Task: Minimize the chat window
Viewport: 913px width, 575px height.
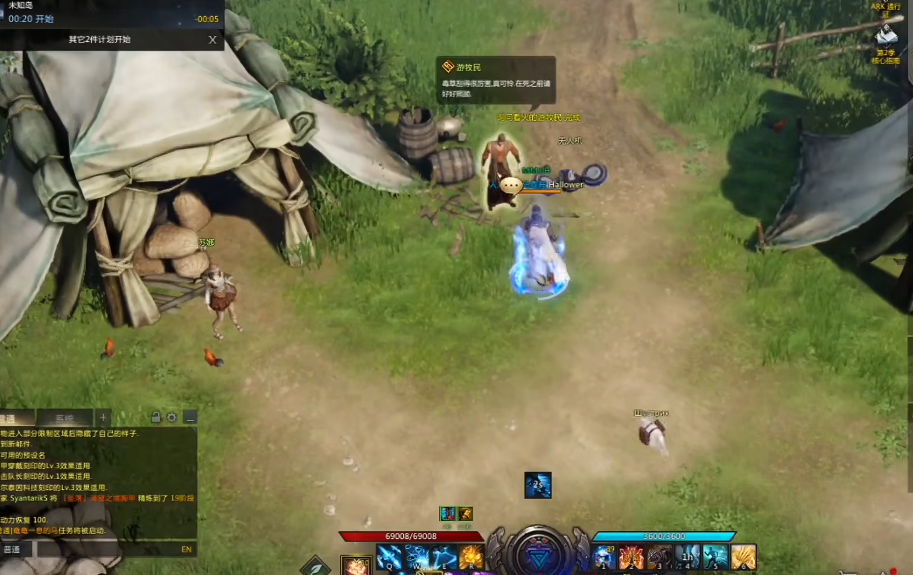Action: click(x=190, y=417)
